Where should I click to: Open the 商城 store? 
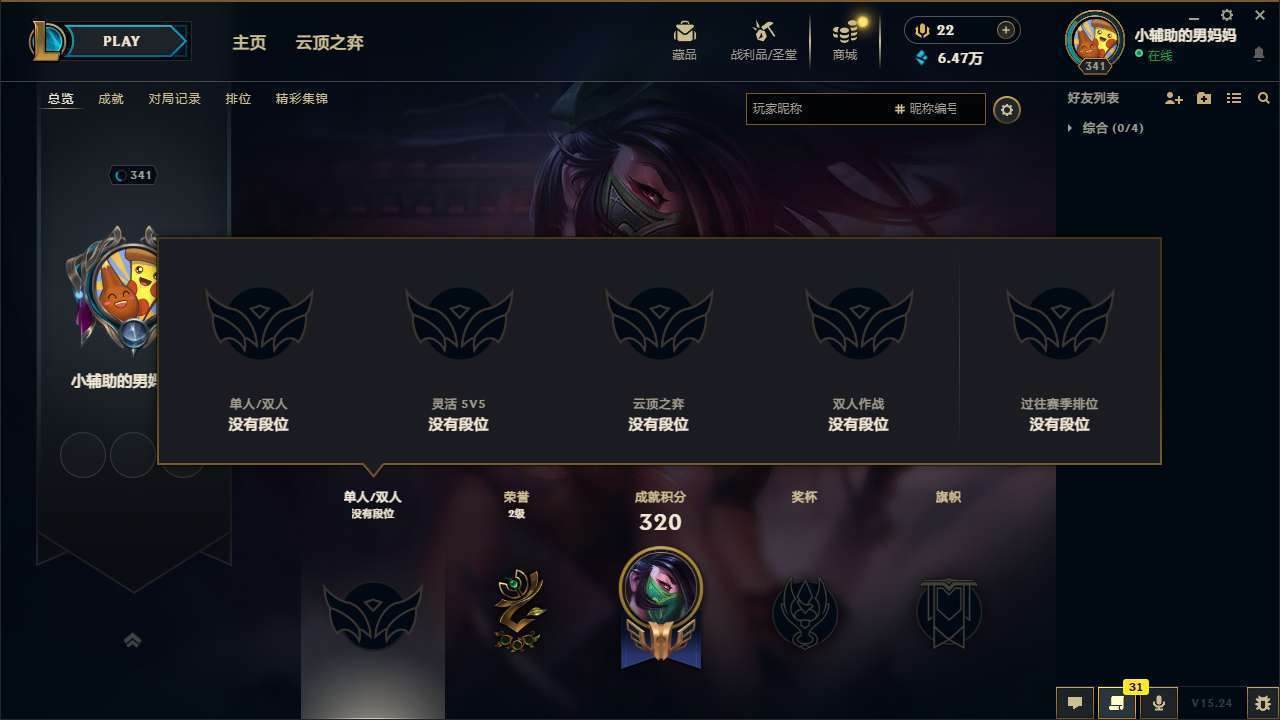pos(845,40)
